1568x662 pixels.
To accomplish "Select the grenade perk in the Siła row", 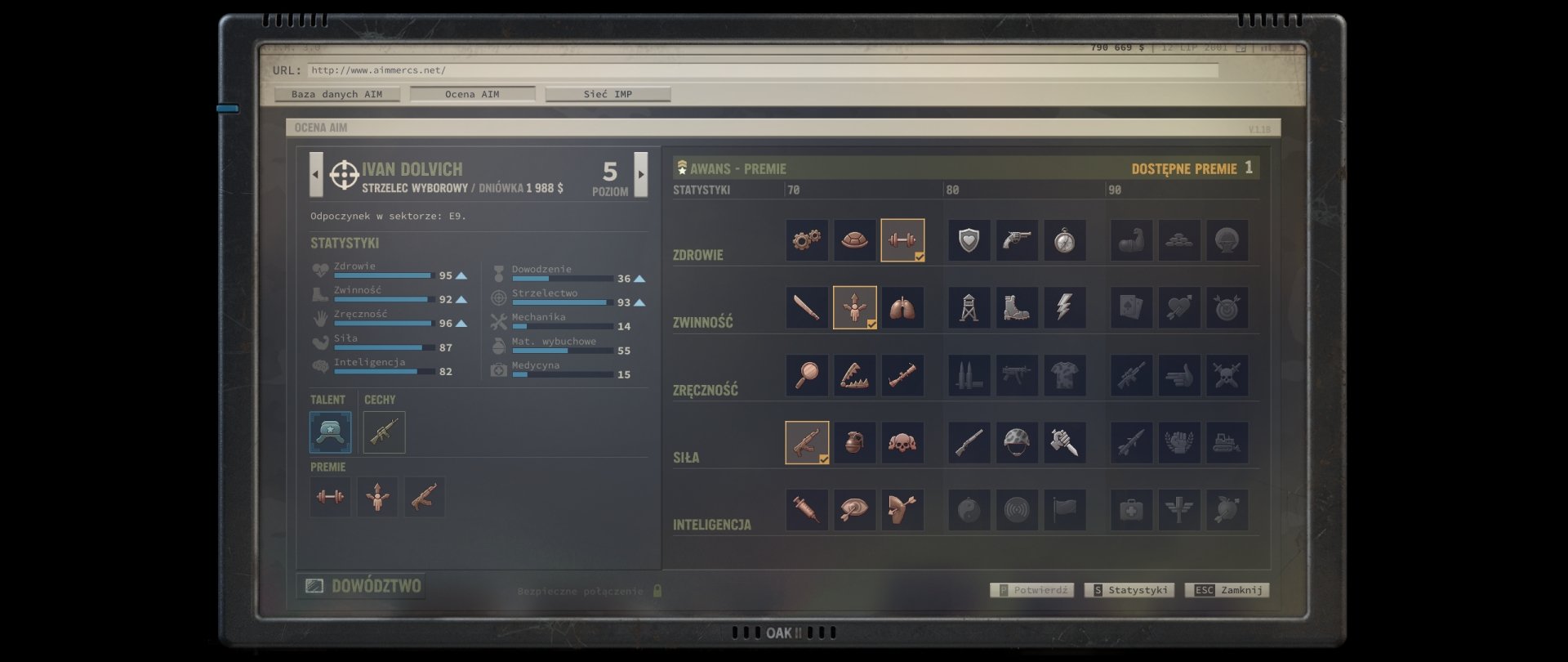I will pos(855,442).
